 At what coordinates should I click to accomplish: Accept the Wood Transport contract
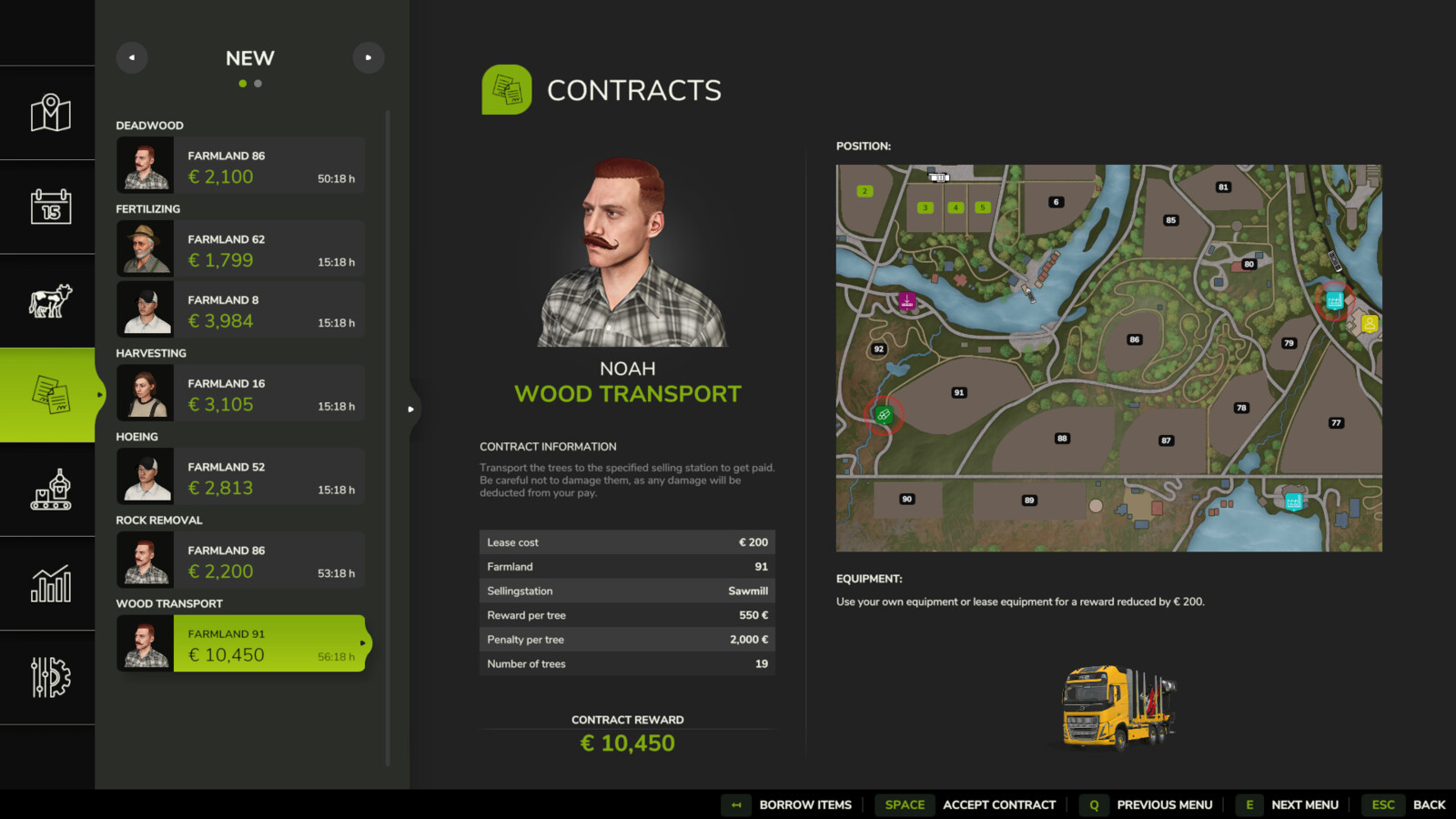tap(999, 804)
